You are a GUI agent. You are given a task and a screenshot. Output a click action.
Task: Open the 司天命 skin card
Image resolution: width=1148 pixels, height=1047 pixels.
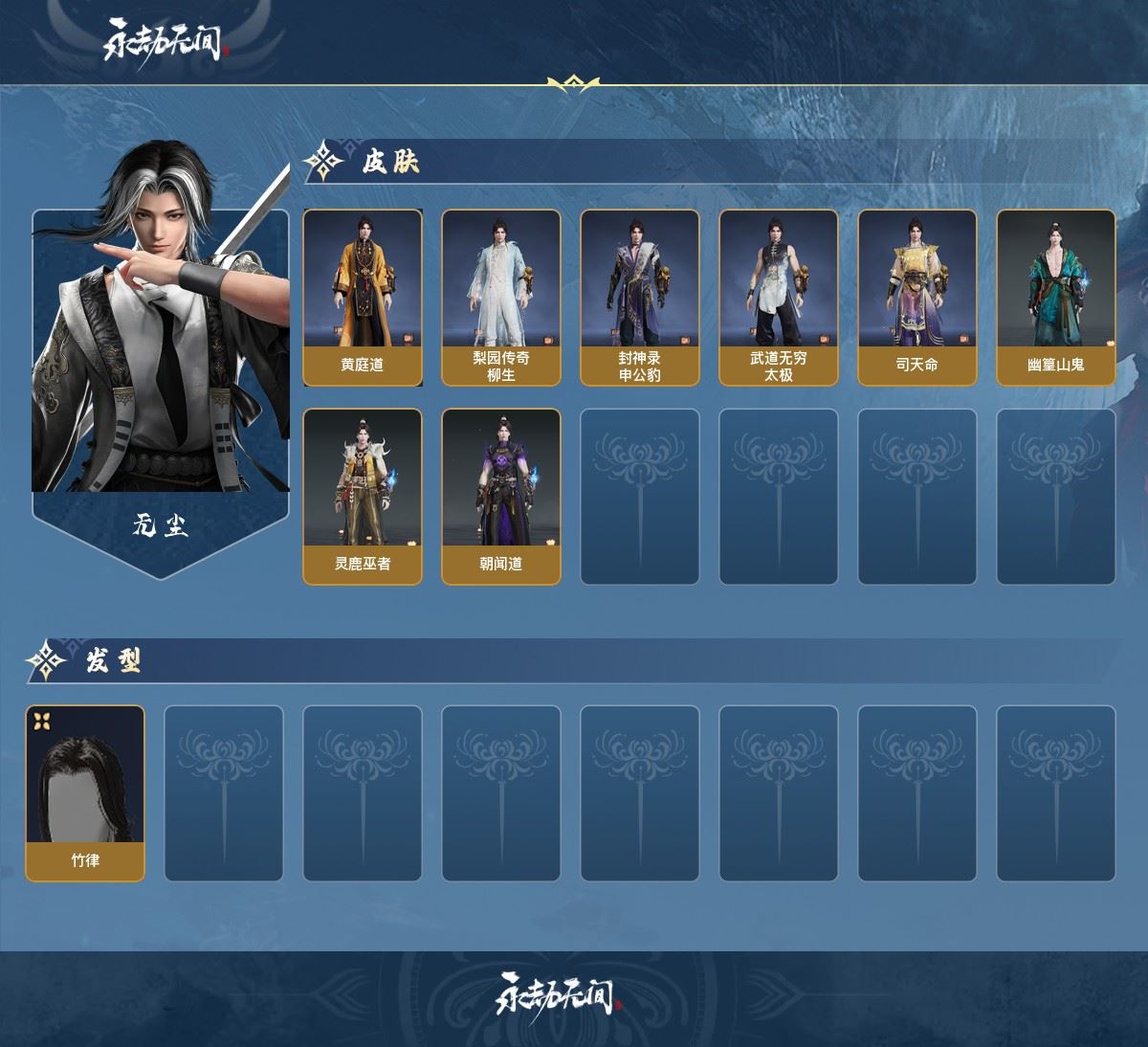pos(917,298)
